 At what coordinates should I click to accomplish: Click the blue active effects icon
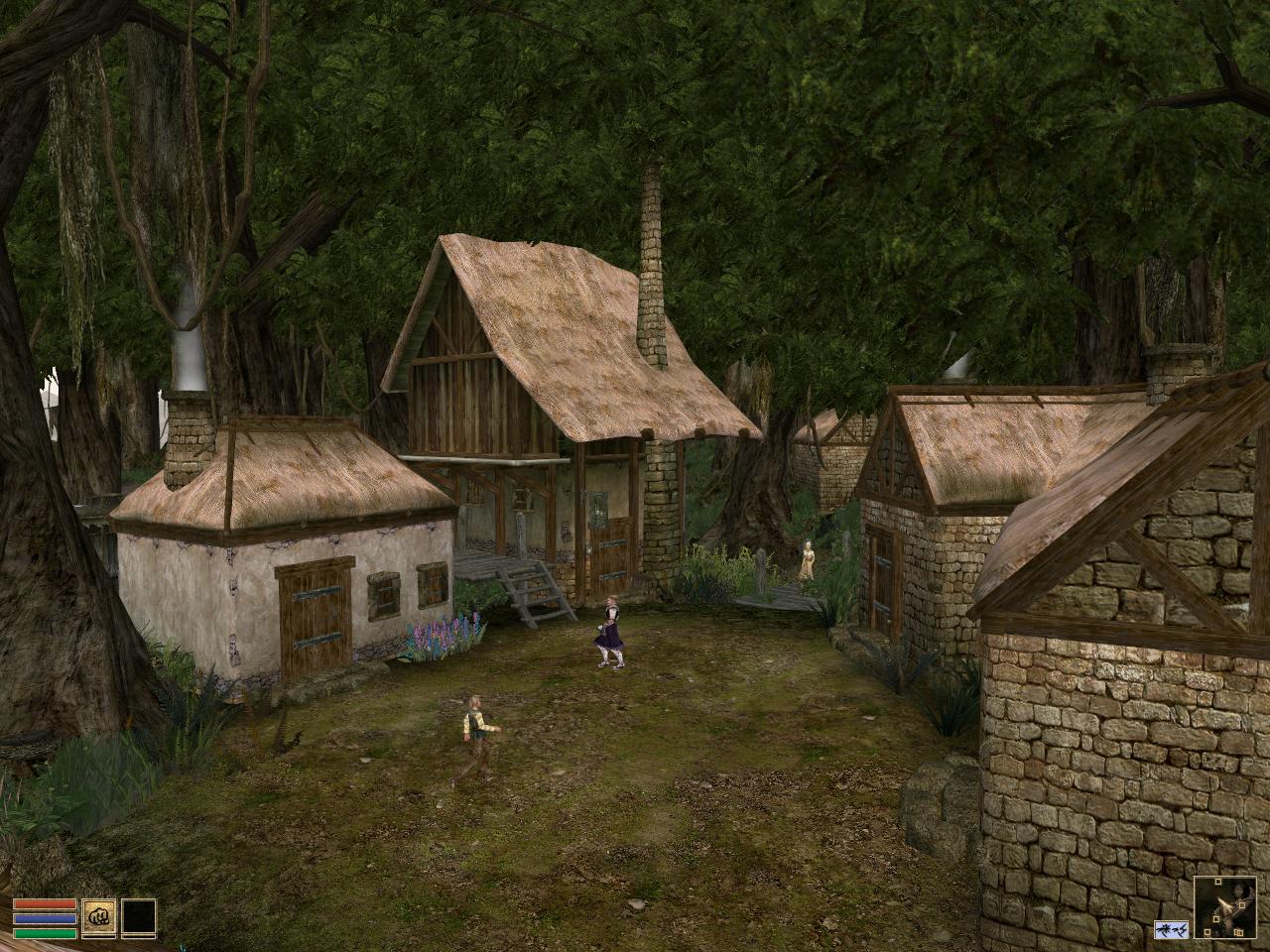point(1171,929)
